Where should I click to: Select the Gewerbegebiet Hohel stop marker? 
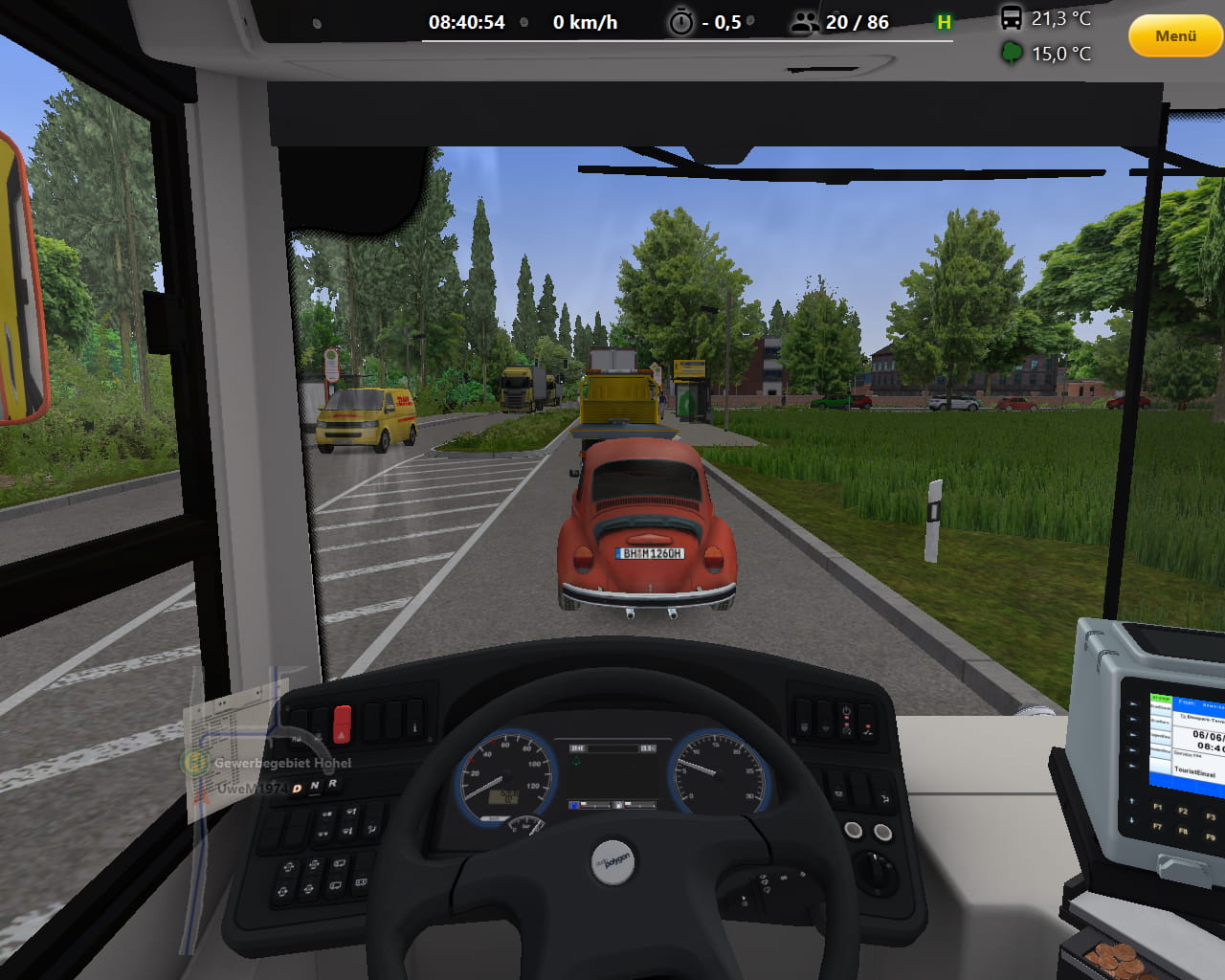coord(196,763)
